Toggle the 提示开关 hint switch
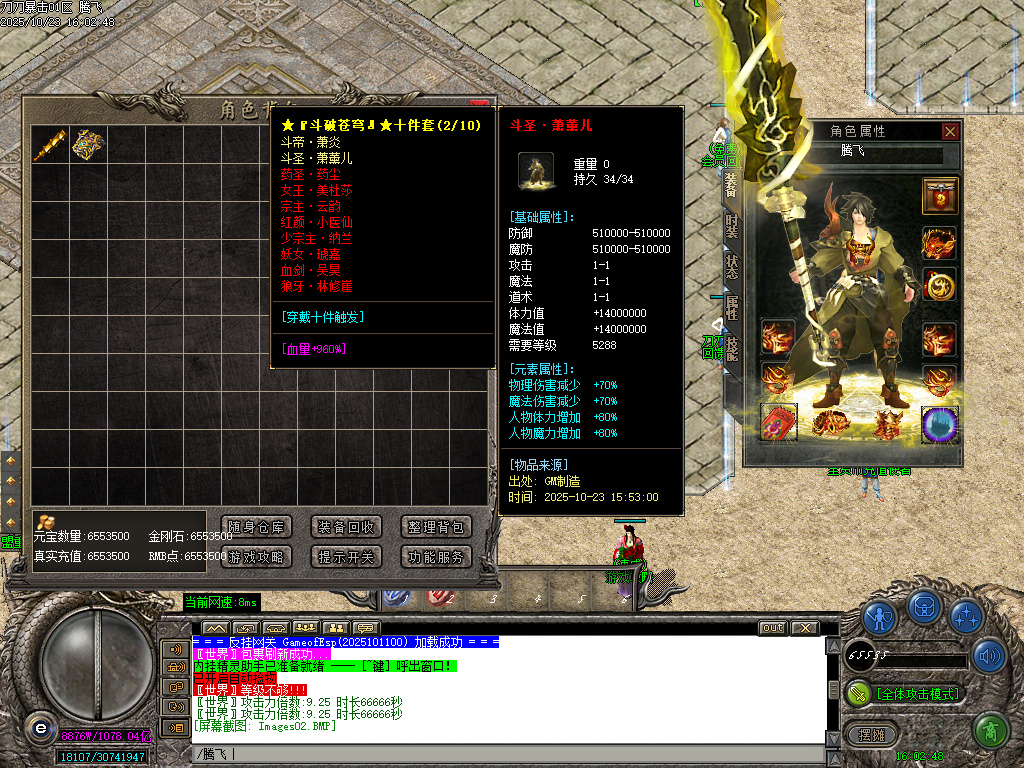The image size is (1024, 768). tap(346, 557)
